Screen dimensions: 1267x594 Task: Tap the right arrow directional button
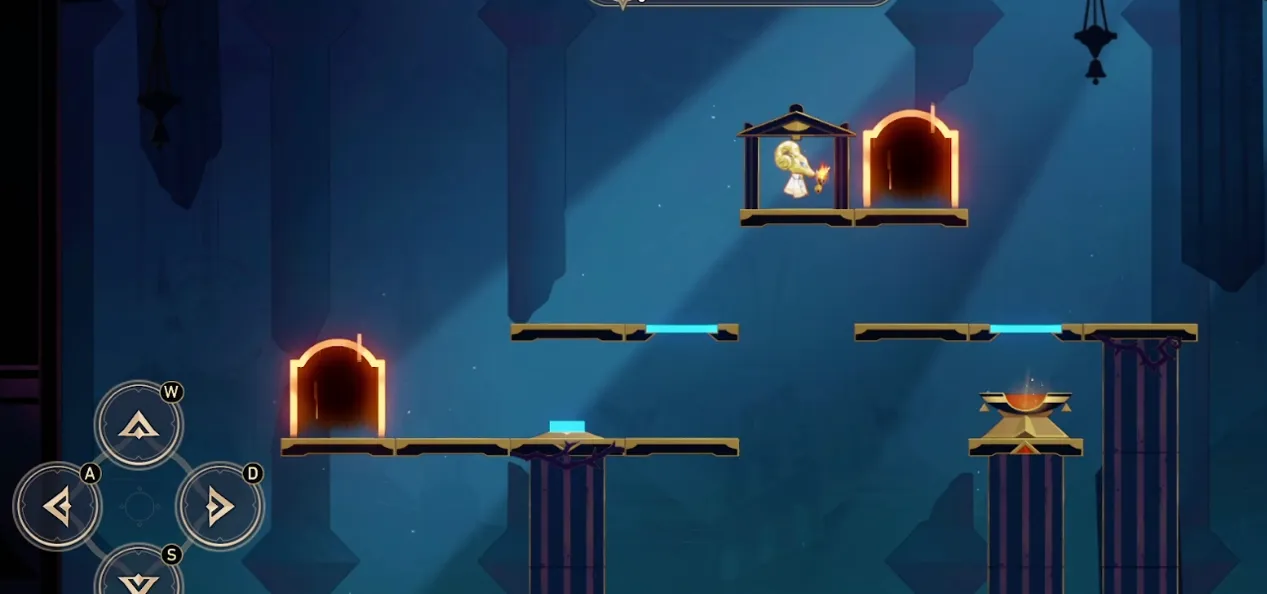click(x=220, y=507)
